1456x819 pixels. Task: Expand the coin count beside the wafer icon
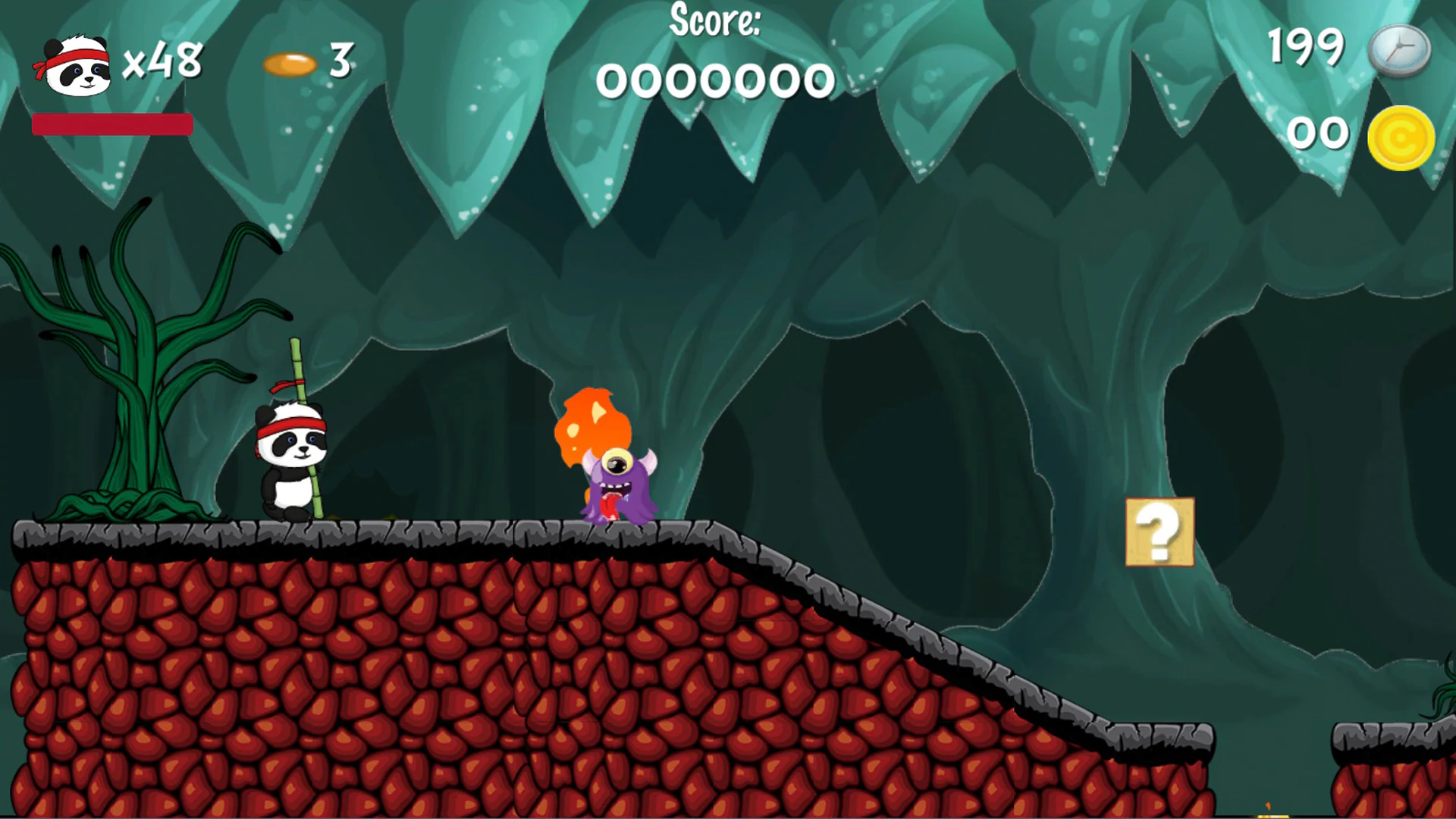pyautogui.click(x=340, y=59)
